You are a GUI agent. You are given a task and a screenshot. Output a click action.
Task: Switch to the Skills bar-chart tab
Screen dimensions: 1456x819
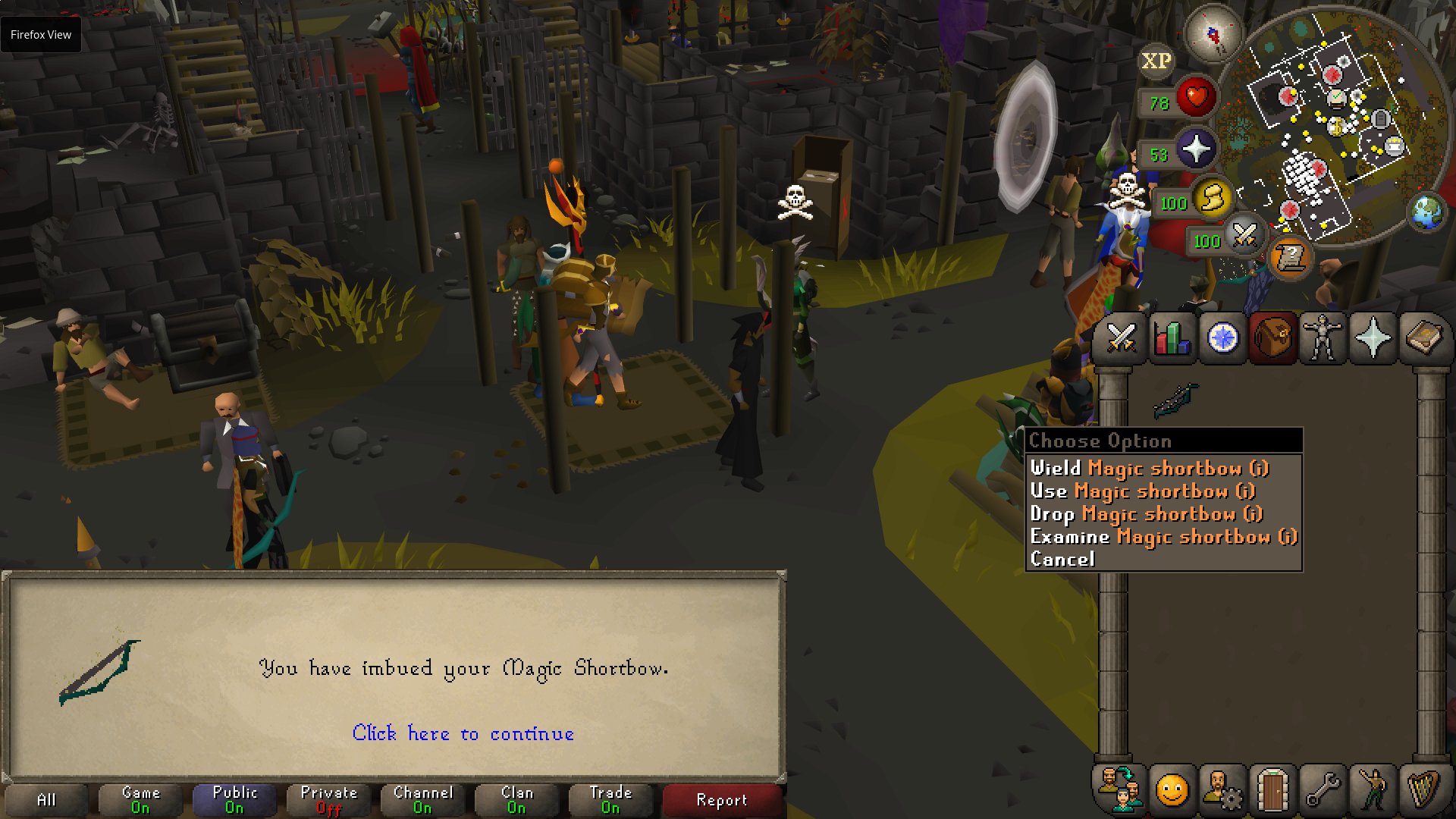point(1172,337)
